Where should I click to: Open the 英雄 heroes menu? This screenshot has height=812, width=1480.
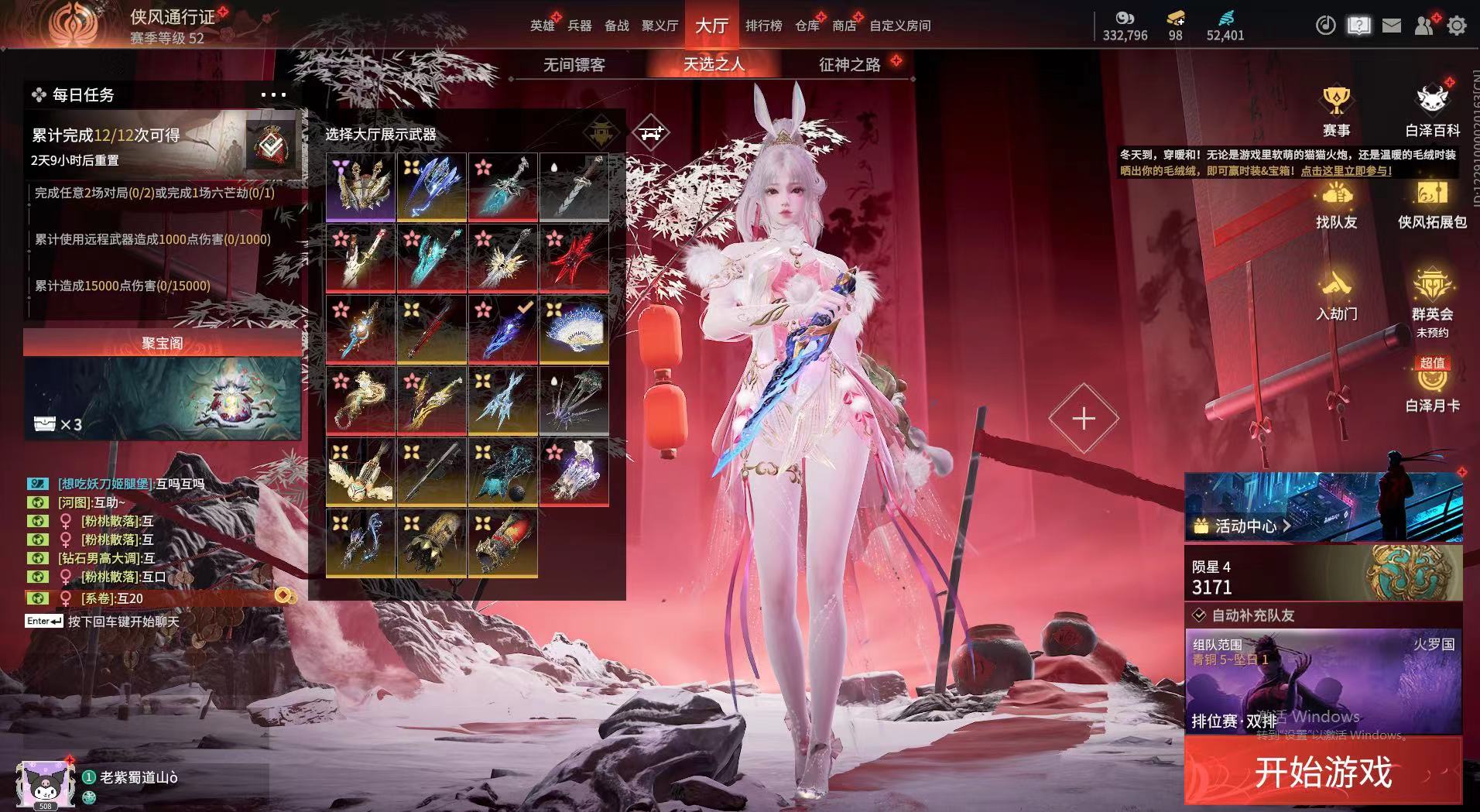pos(542,26)
